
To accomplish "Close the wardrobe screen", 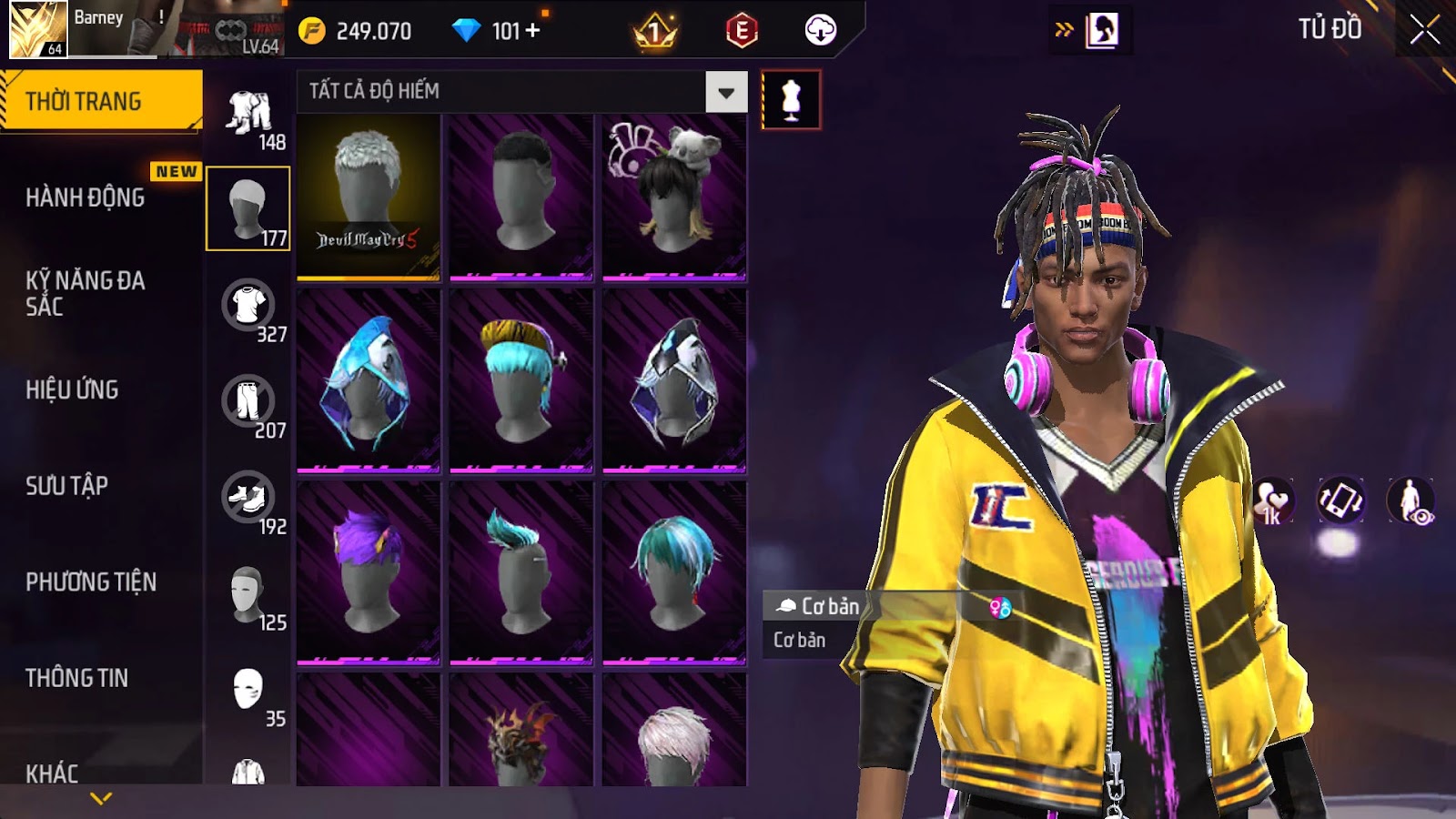I will pyautogui.click(x=1424, y=30).
